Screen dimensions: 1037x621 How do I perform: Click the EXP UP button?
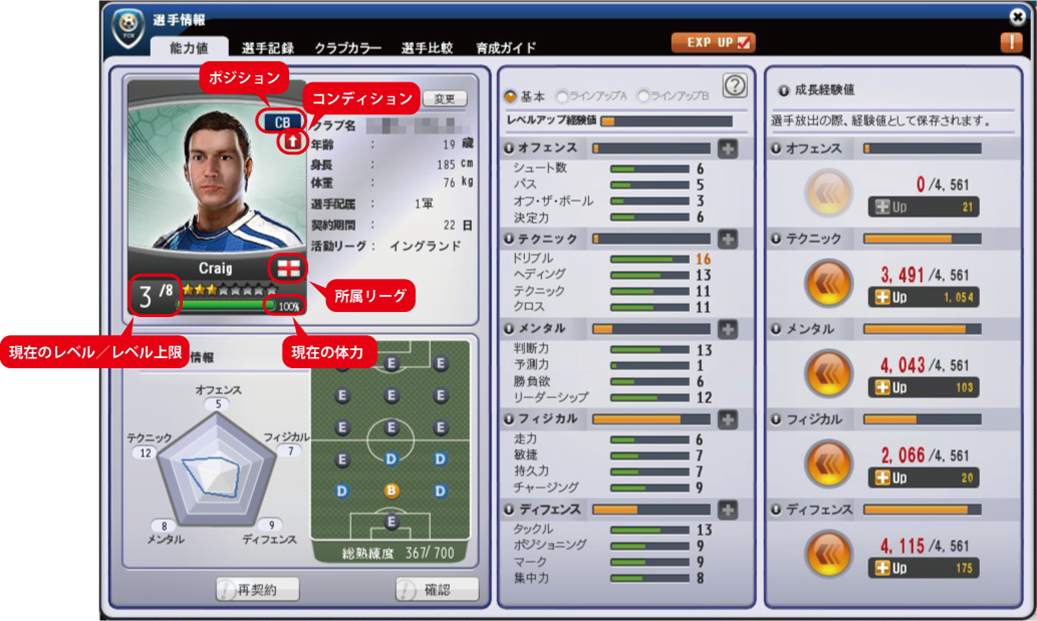[713, 42]
